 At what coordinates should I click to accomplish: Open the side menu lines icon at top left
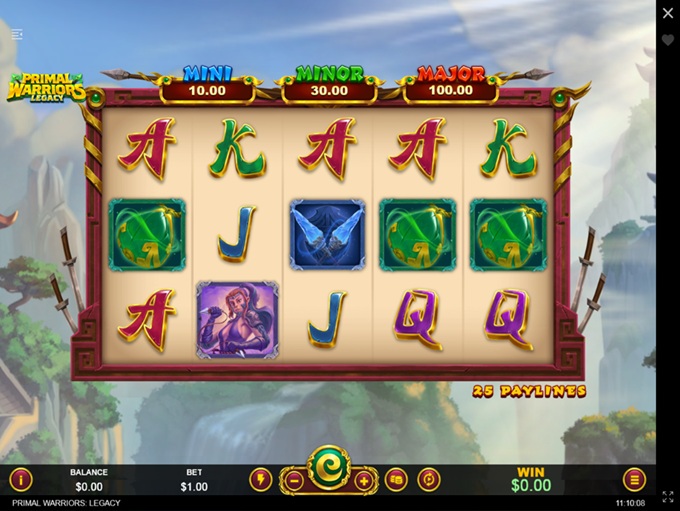(17, 34)
